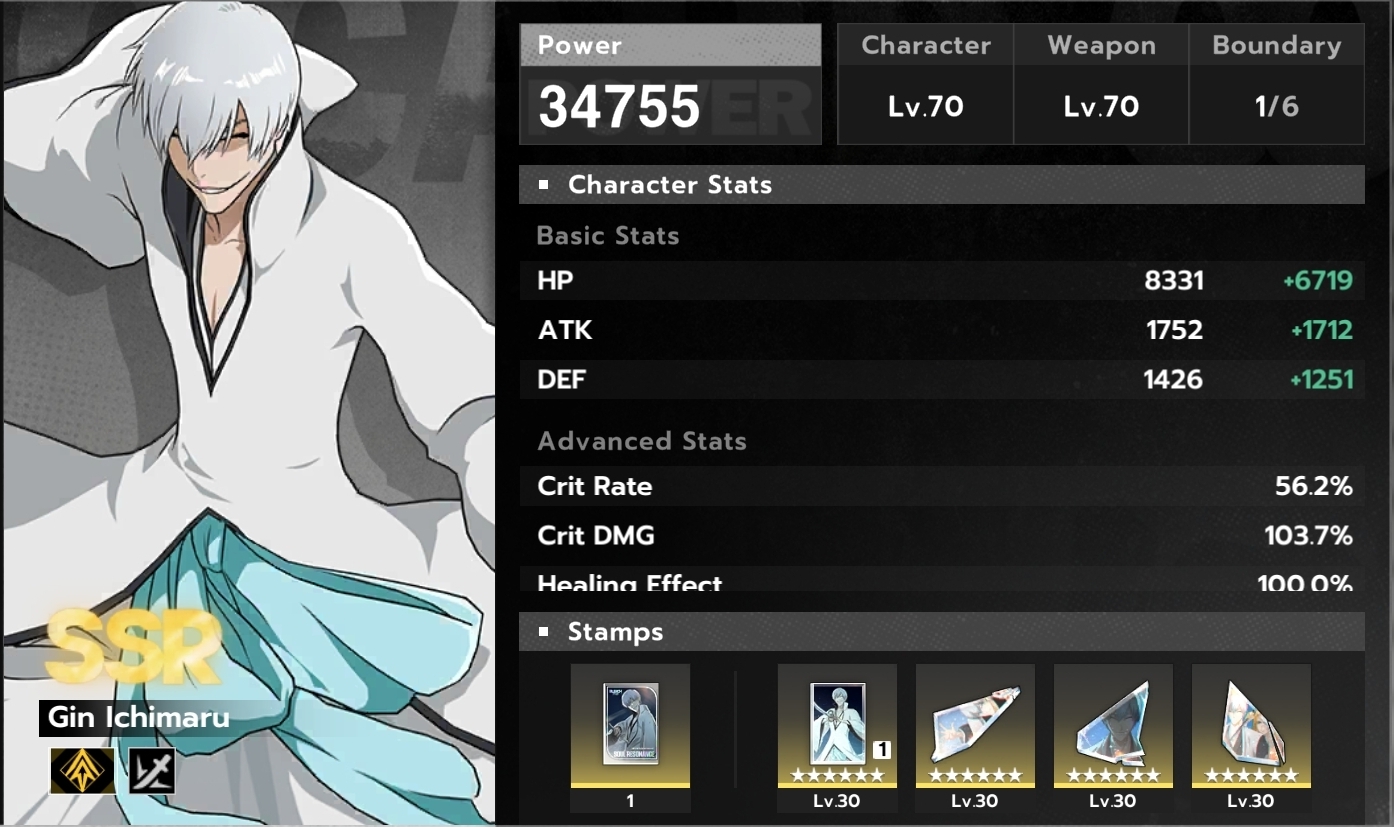The height and width of the screenshot is (827, 1394).
Task: Open the Soul Resonance card slot
Action: pos(630,725)
